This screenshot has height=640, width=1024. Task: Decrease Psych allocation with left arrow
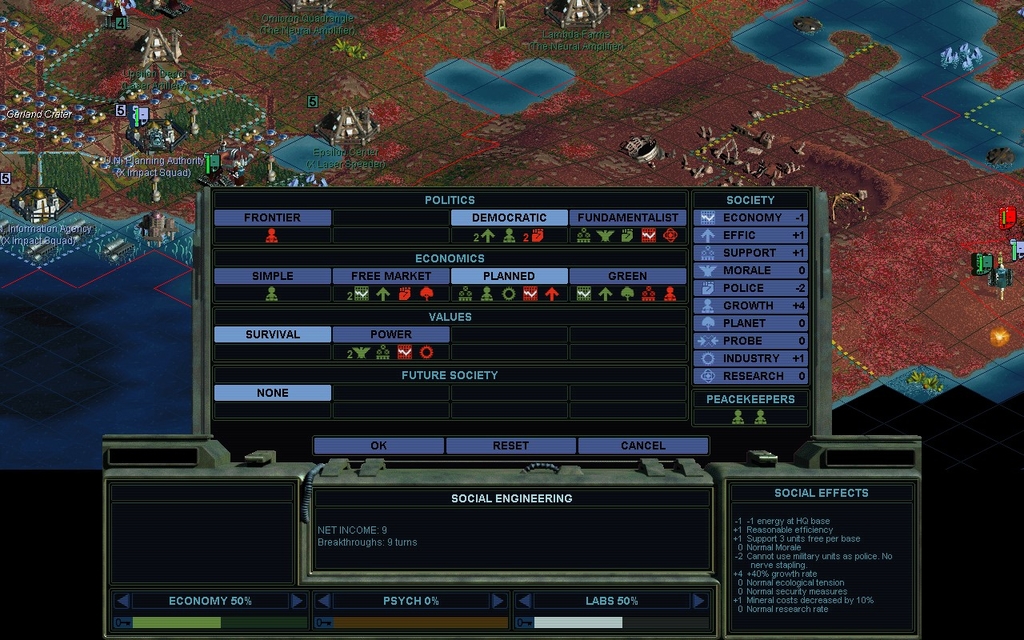click(x=323, y=601)
